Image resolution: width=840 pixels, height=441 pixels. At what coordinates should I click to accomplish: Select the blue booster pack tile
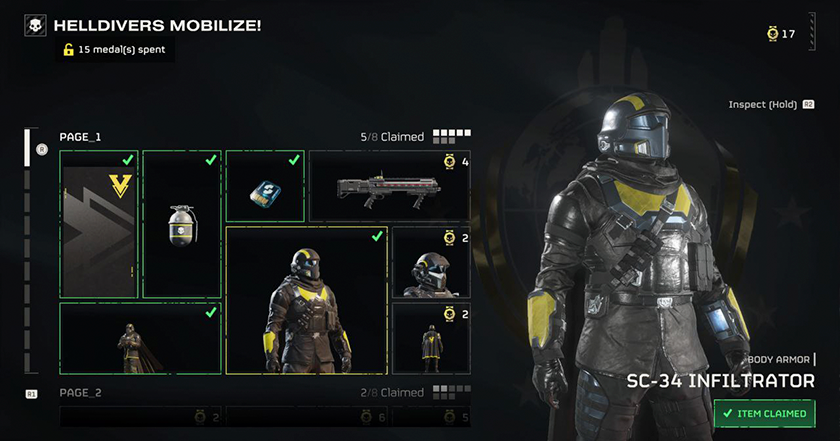(x=264, y=186)
